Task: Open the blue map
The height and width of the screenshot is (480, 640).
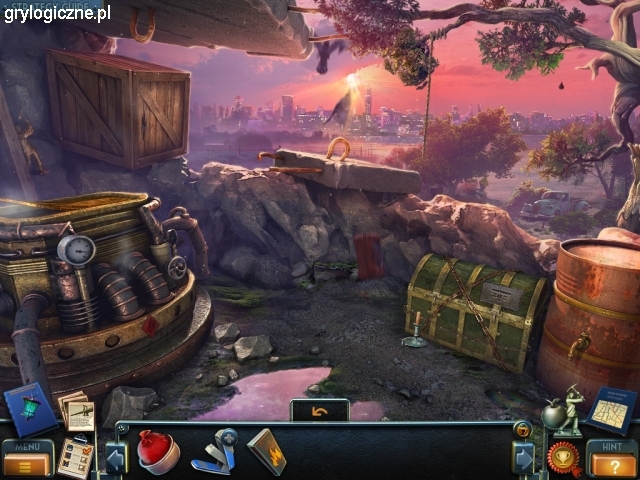Action: (611, 409)
